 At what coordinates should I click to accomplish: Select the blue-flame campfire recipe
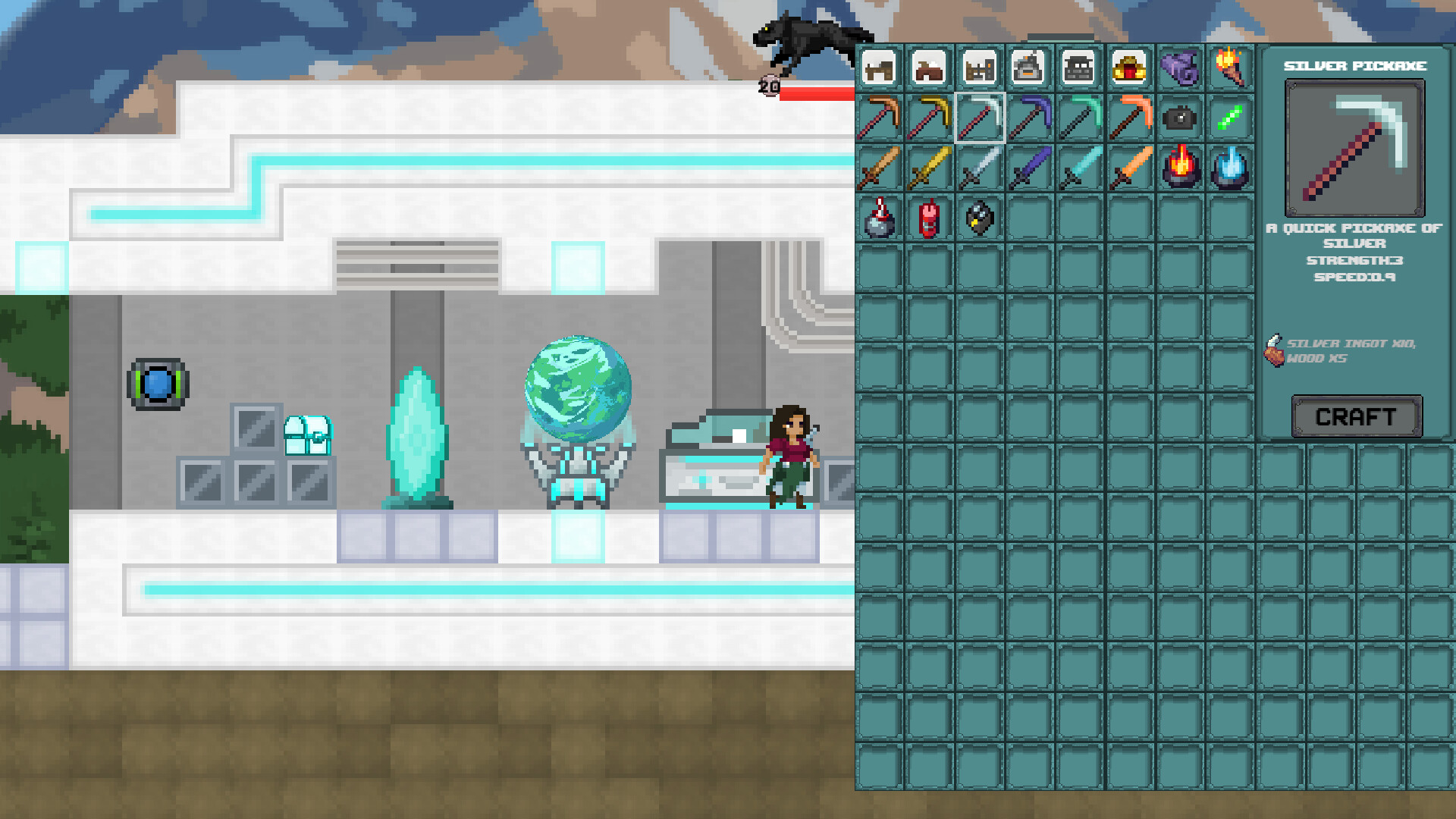click(x=1231, y=168)
